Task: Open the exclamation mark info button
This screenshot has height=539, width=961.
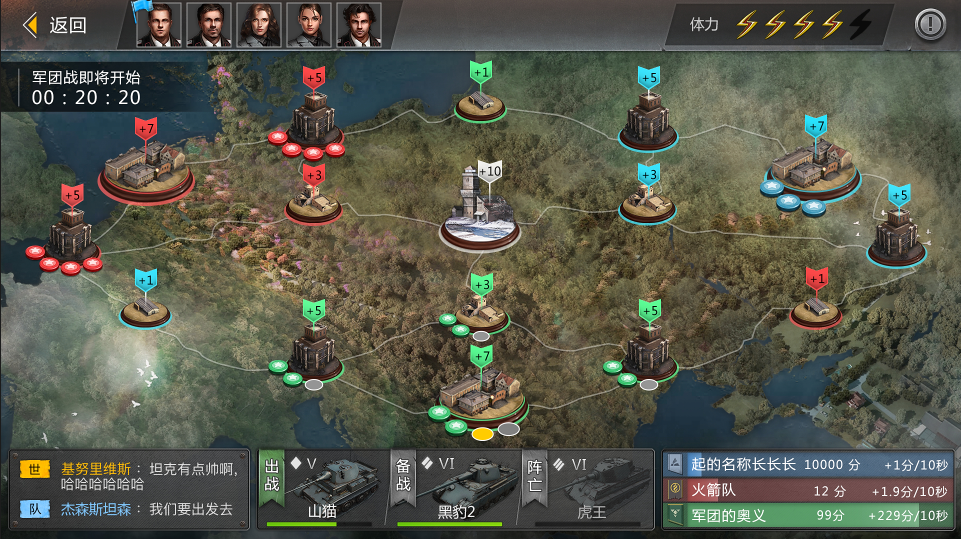Action: pyautogui.click(x=930, y=24)
